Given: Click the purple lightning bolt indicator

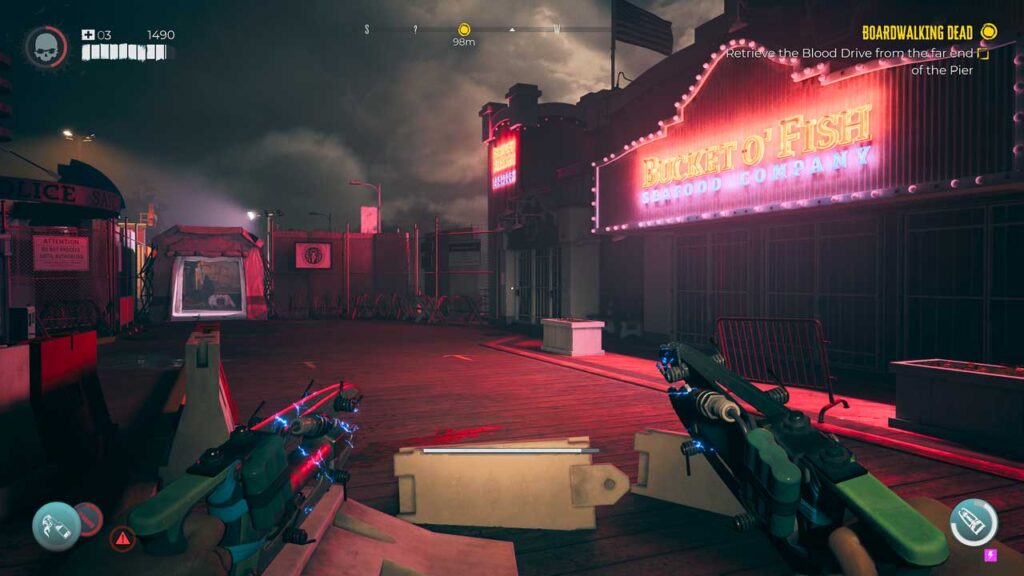Looking at the screenshot, I should coord(991,555).
